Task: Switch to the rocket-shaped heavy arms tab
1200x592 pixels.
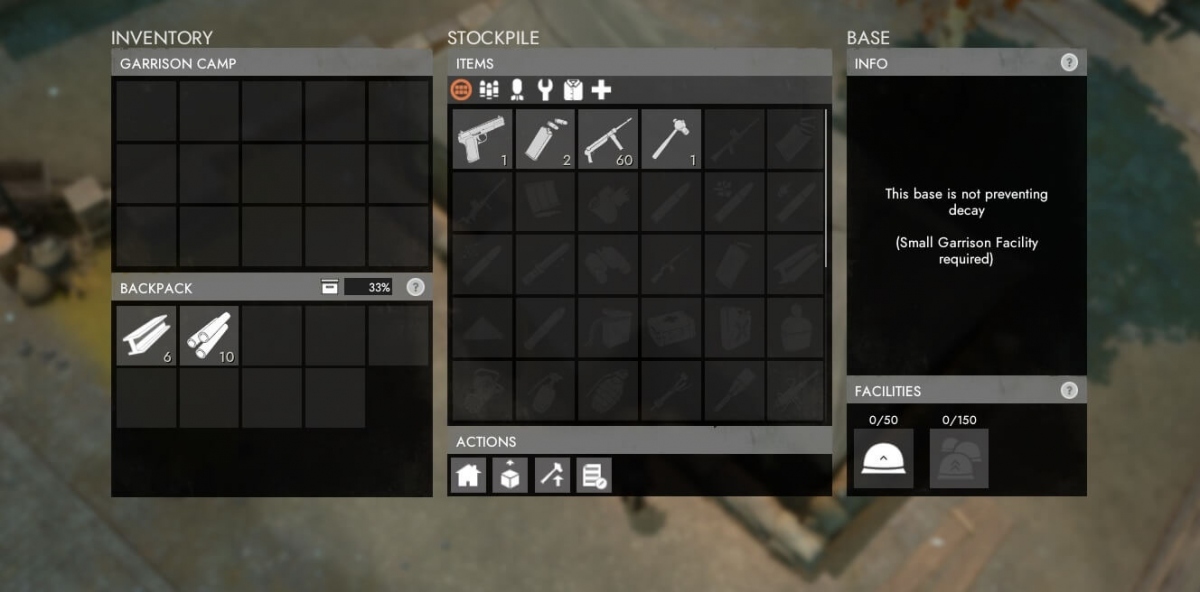Action: [x=517, y=90]
